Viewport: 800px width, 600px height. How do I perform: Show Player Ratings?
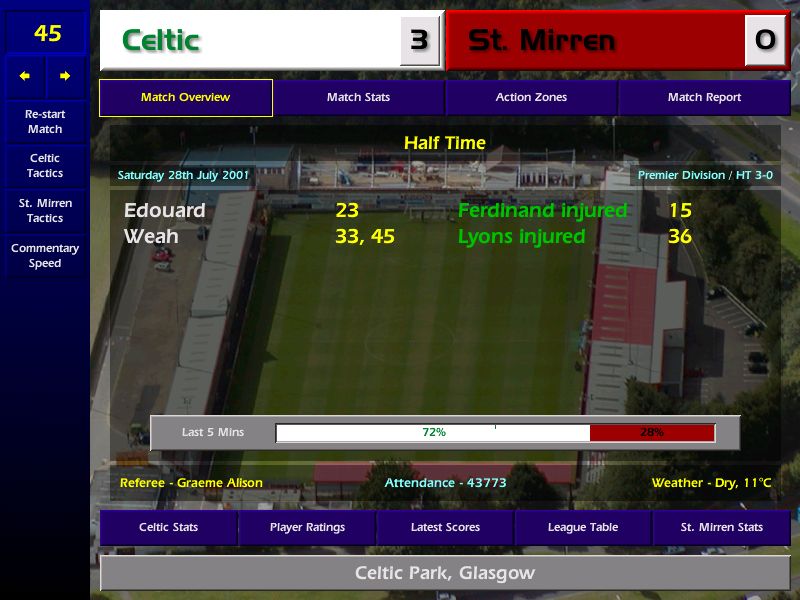click(x=307, y=528)
